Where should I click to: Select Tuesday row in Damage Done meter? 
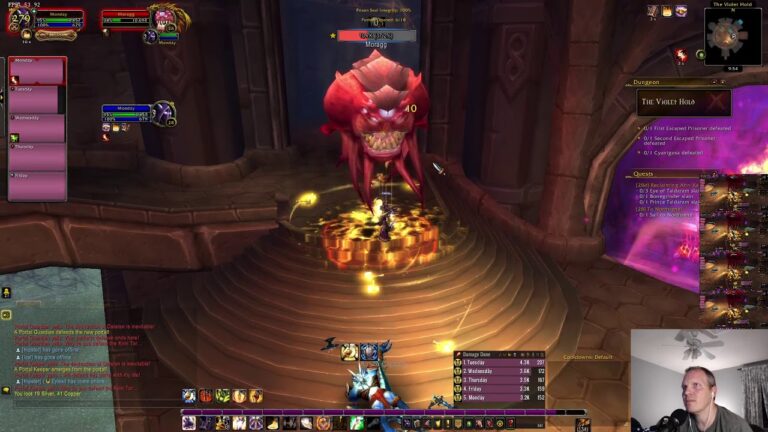(499, 364)
